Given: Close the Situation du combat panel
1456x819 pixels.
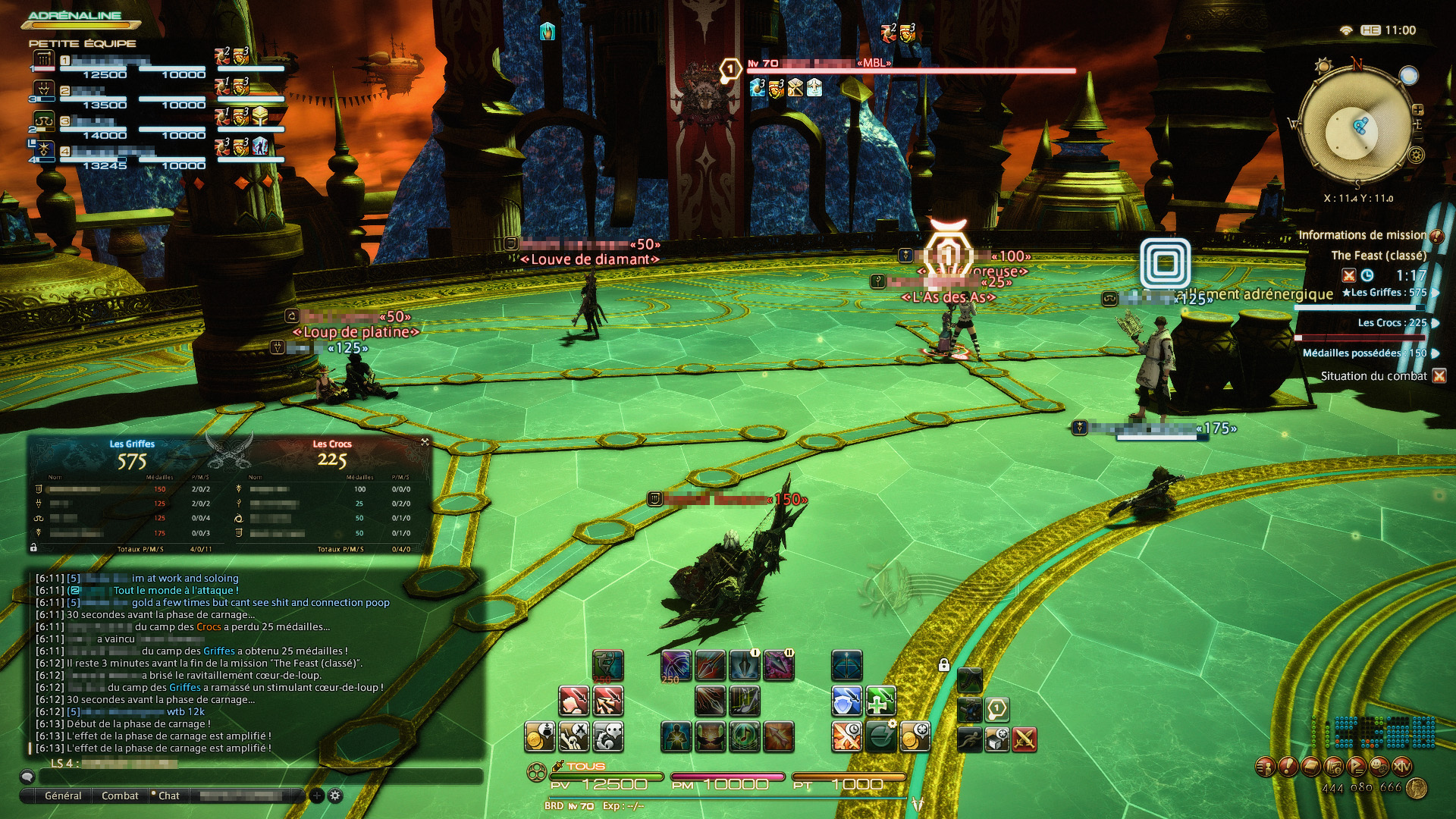Looking at the screenshot, I should point(1439,376).
